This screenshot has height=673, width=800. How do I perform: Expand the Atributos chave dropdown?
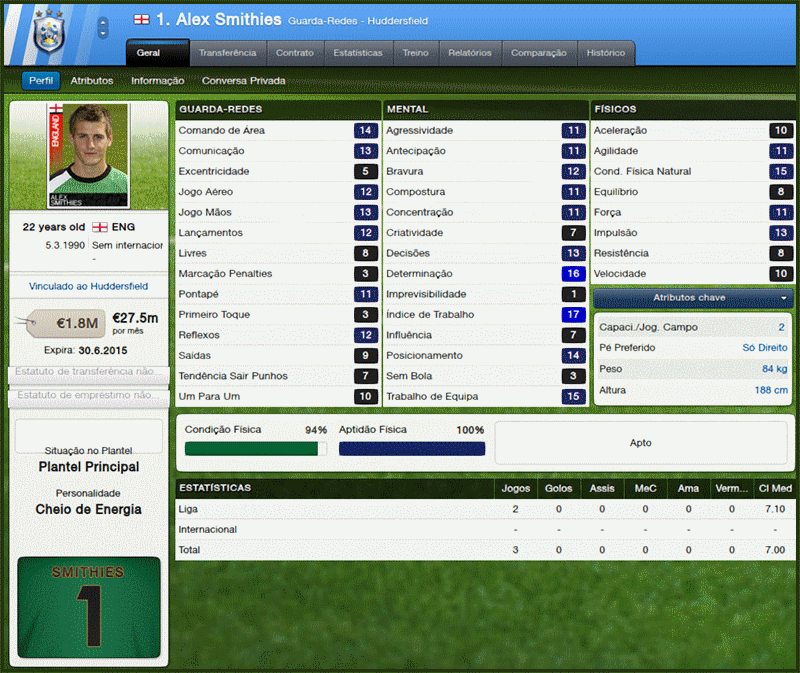pos(690,298)
